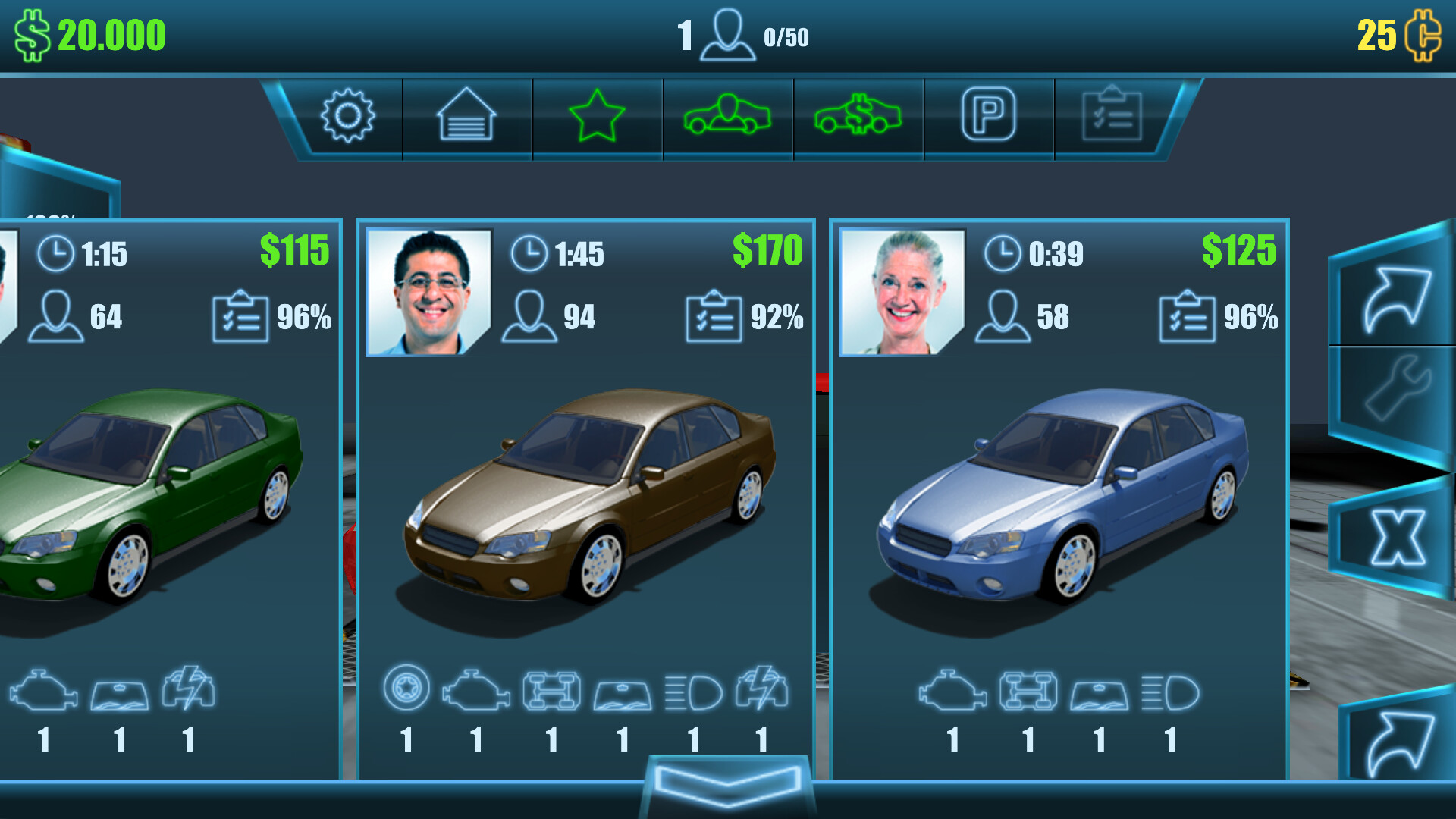Select the green car-with-driver orders icon
1456x819 pixels.
727,118
